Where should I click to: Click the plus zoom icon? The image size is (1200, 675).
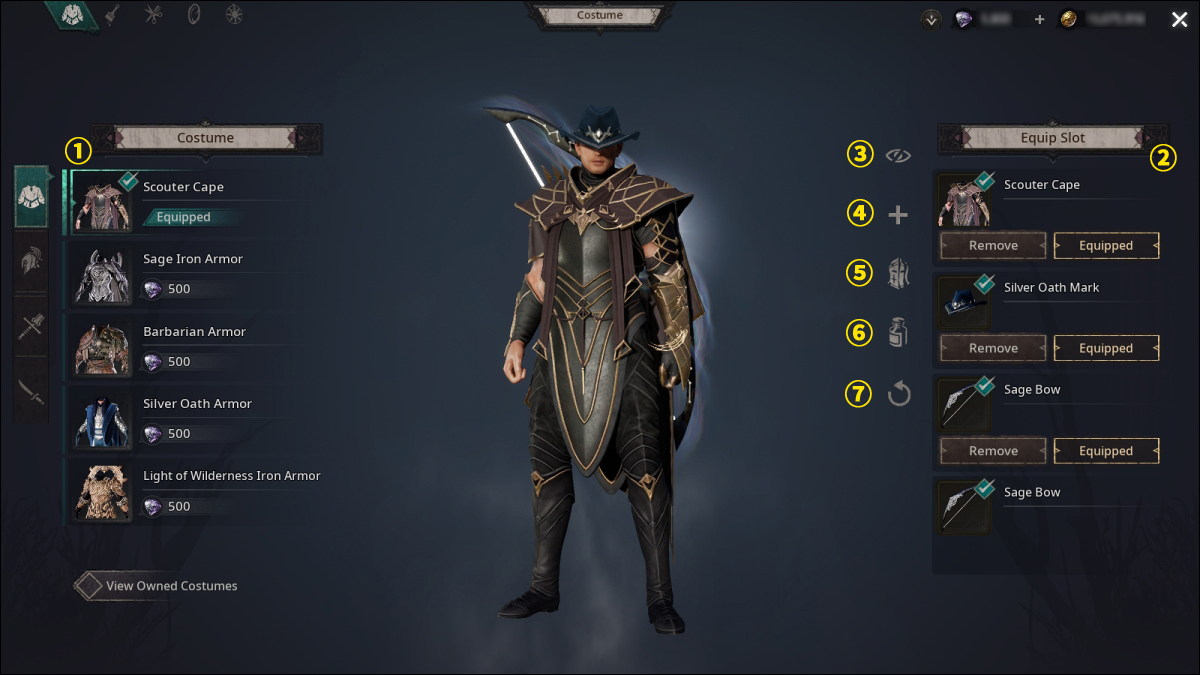point(898,214)
